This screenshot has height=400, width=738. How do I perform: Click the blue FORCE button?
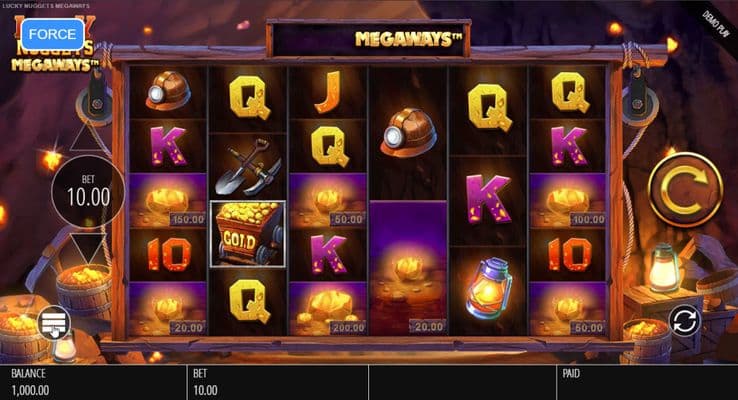tap(52, 33)
